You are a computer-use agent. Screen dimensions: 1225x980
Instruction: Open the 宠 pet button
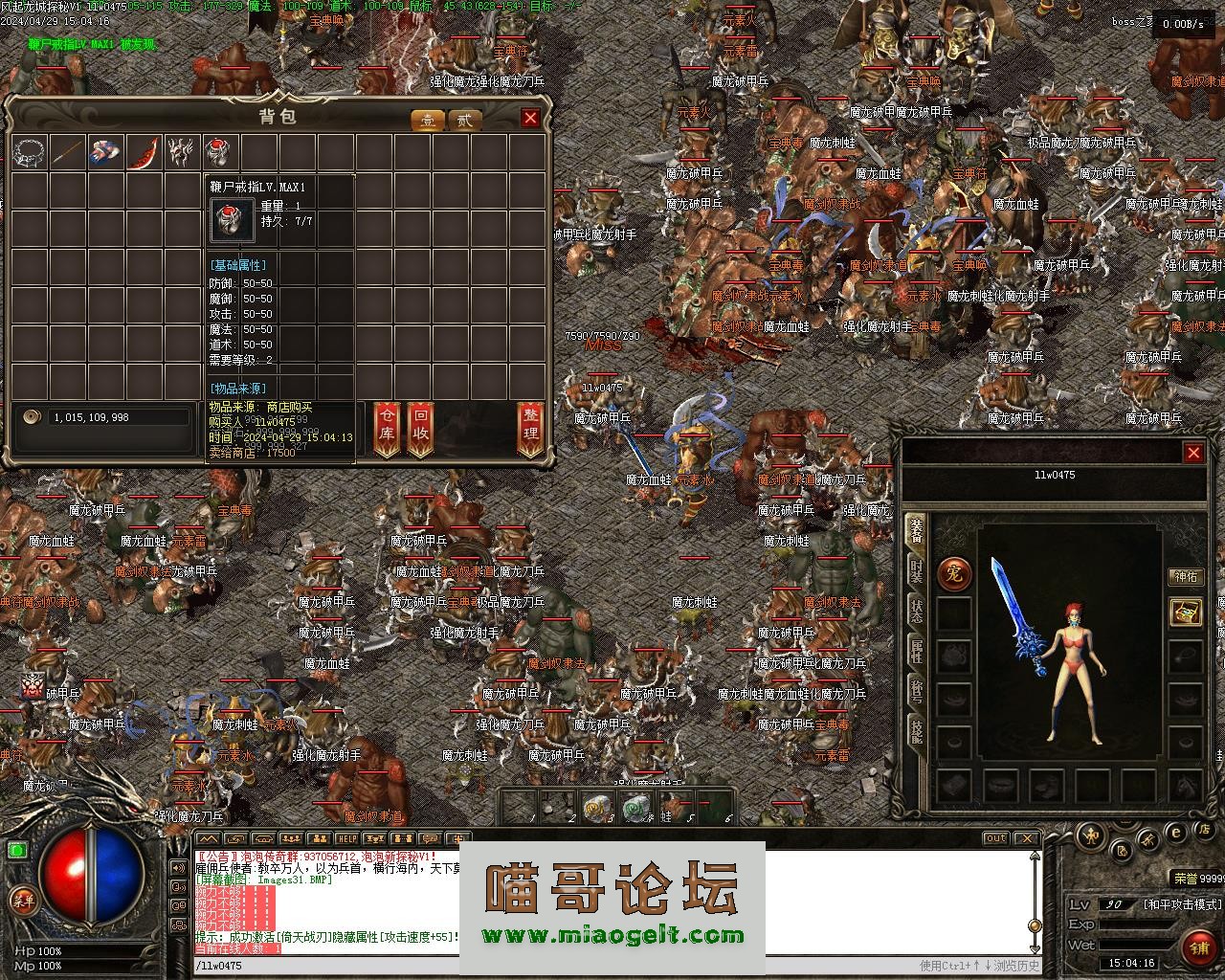click(954, 574)
